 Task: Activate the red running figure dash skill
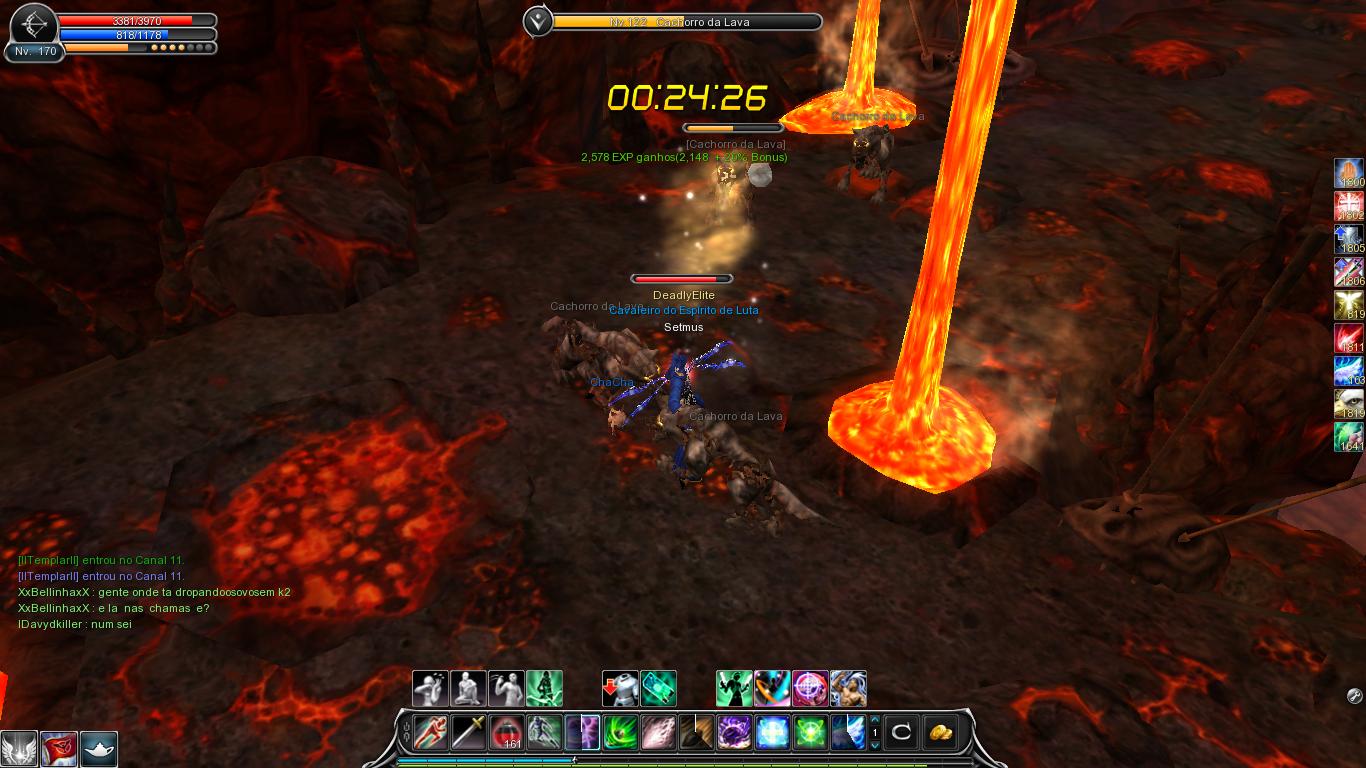coord(431,732)
